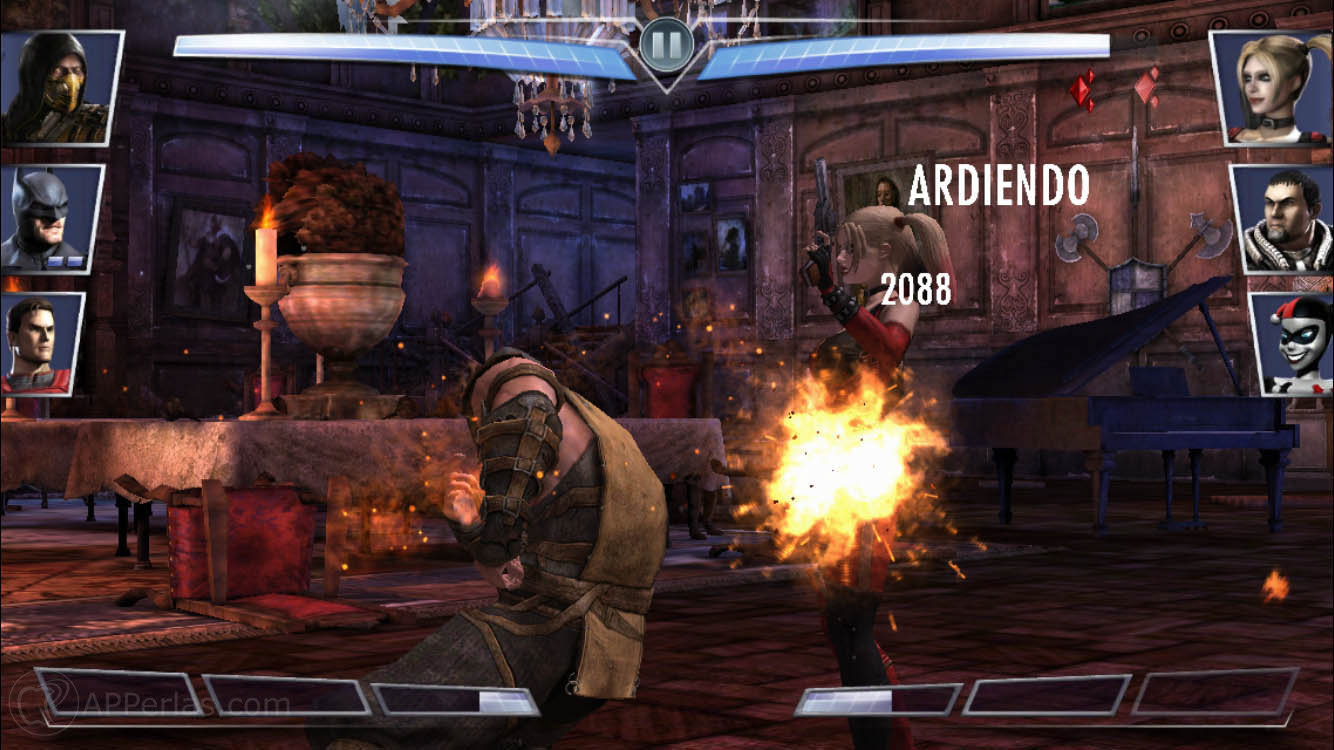1334x750 pixels.
Task: Tap the ARDIENDO status label
Action: pos(1002,184)
